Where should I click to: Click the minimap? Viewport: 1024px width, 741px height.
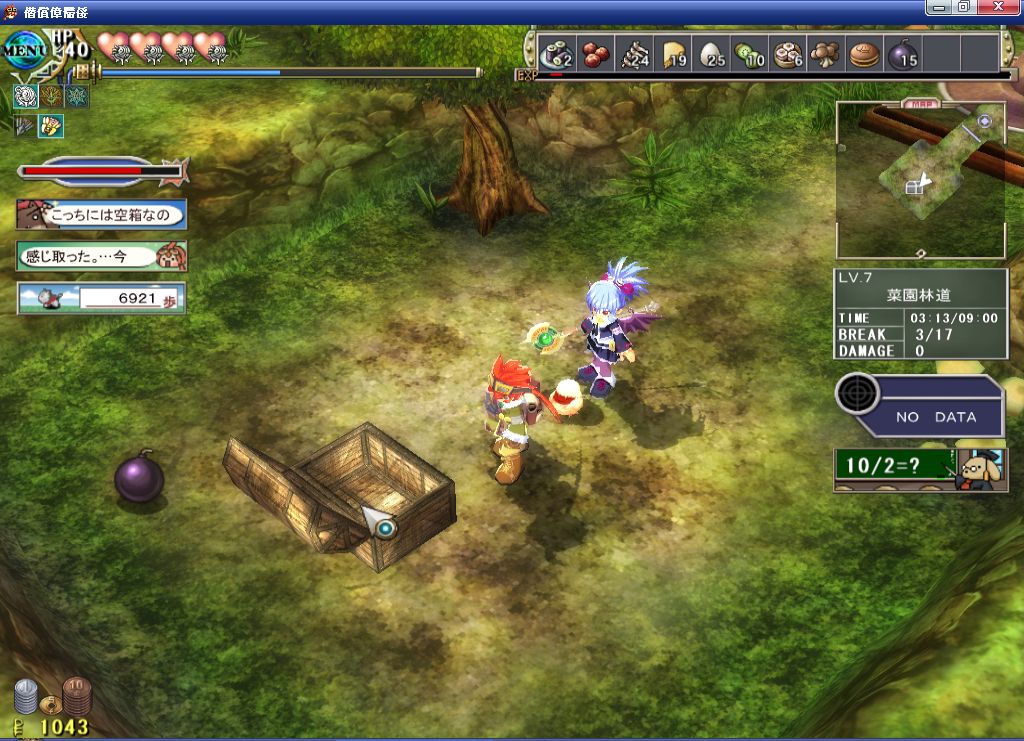(920, 180)
